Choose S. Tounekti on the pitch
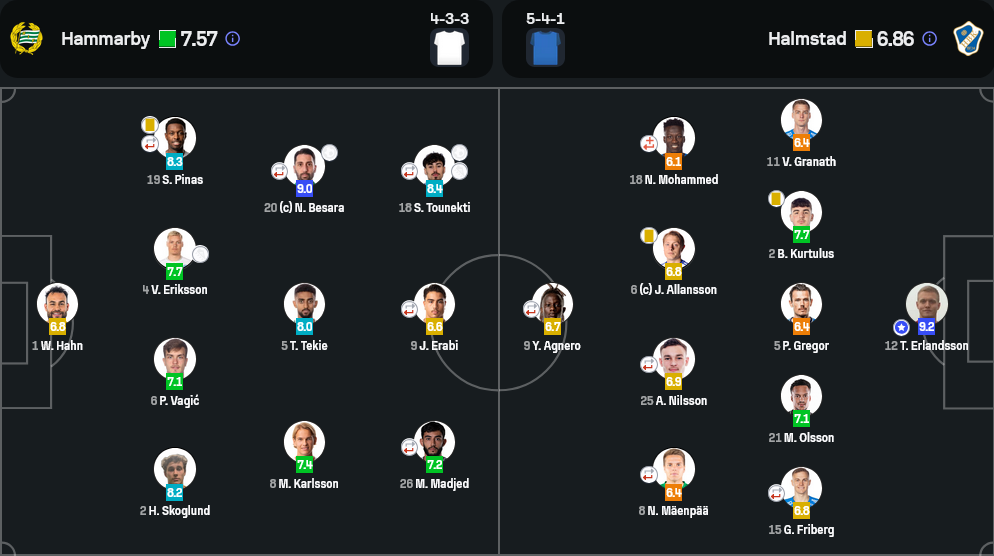The image size is (994, 556). click(x=434, y=166)
